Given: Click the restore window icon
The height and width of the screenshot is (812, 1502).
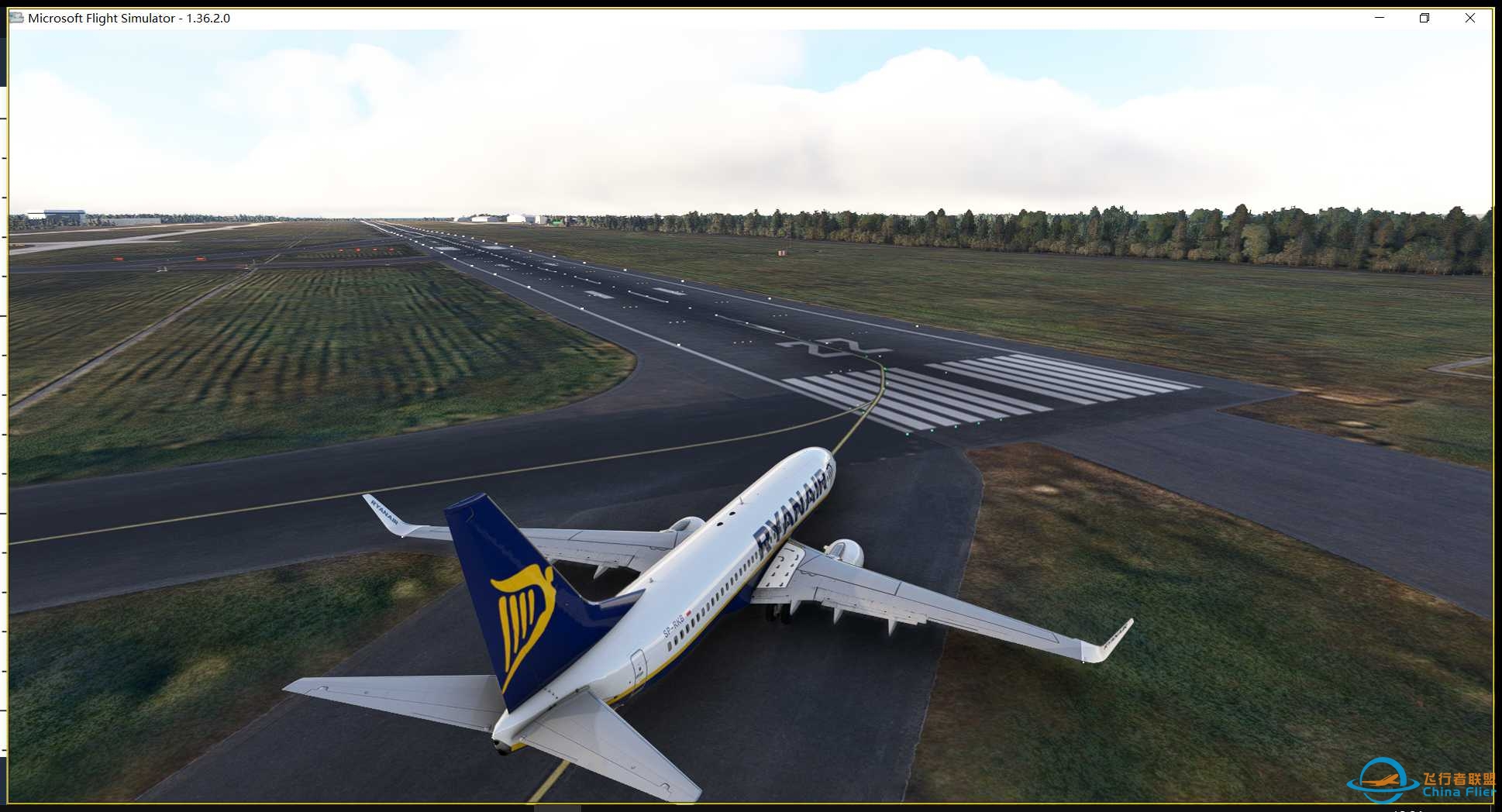Looking at the screenshot, I should pos(1424,17).
